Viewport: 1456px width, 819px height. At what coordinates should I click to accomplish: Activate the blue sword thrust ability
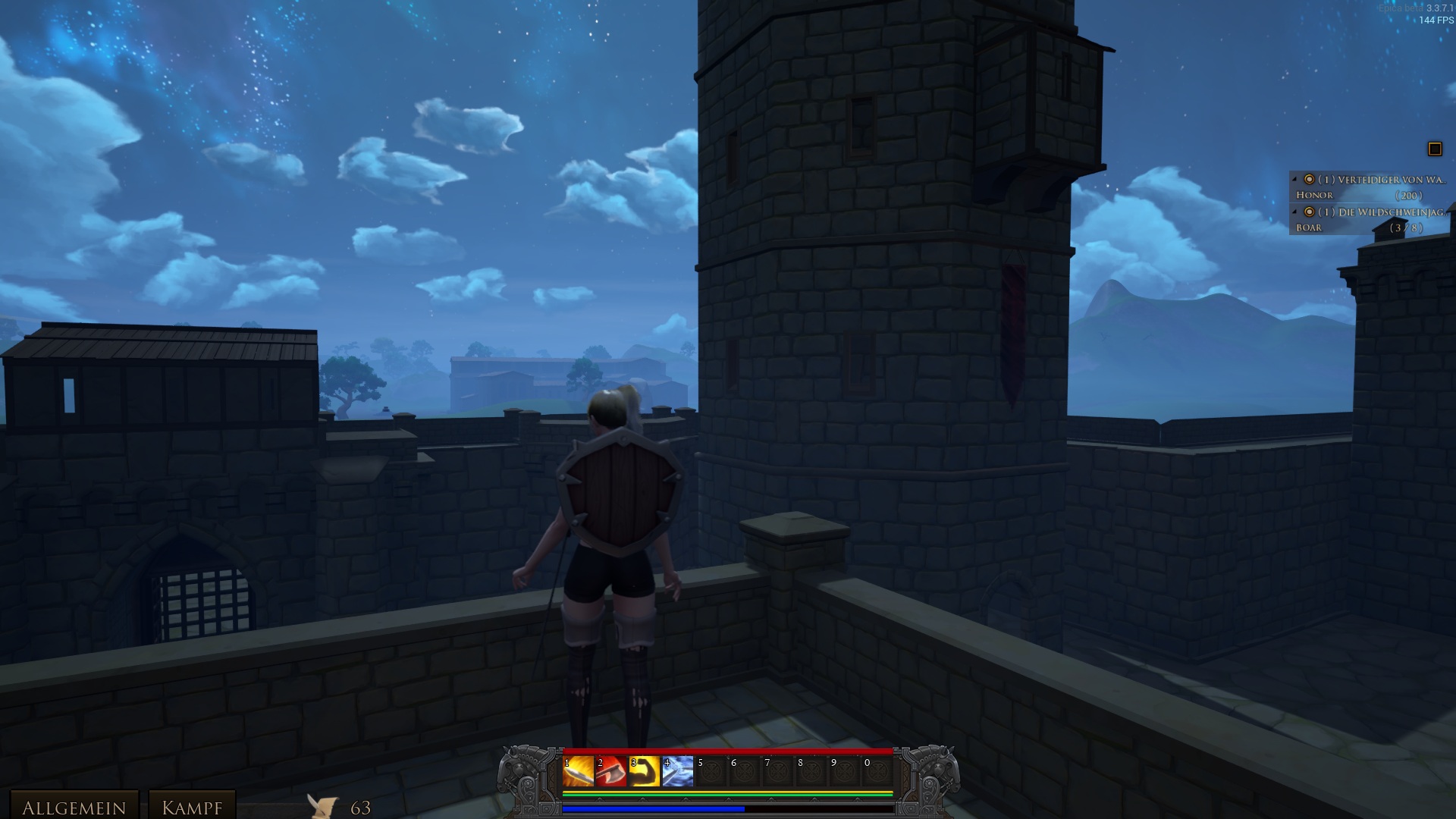coord(678,772)
